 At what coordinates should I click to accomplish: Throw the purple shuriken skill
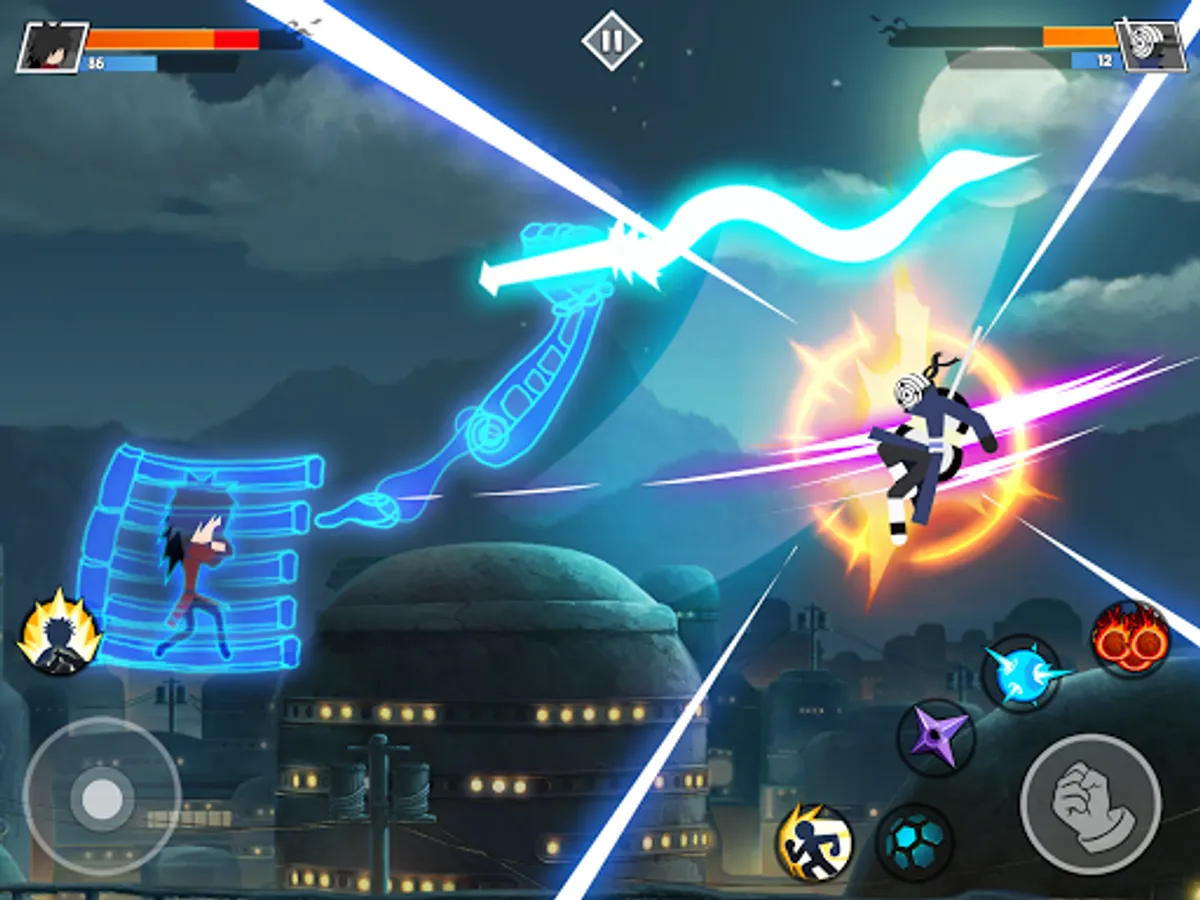pyautogui.click(x=936, y=737)
